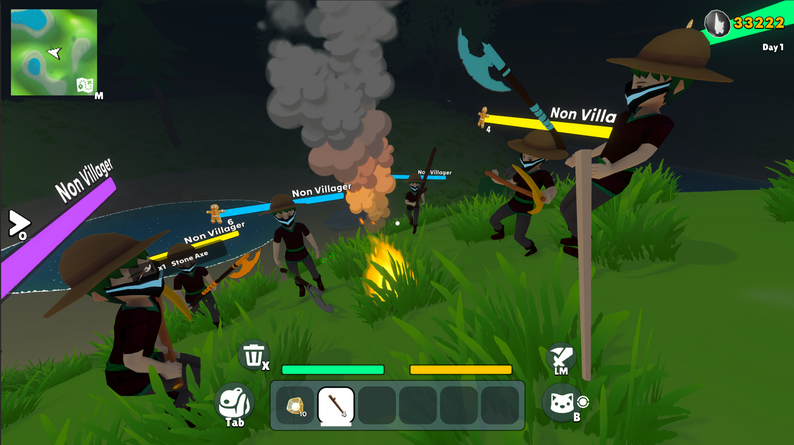Open the backpack inventory
The height and width of the screenshot is (445, 794).
point(236,402)
